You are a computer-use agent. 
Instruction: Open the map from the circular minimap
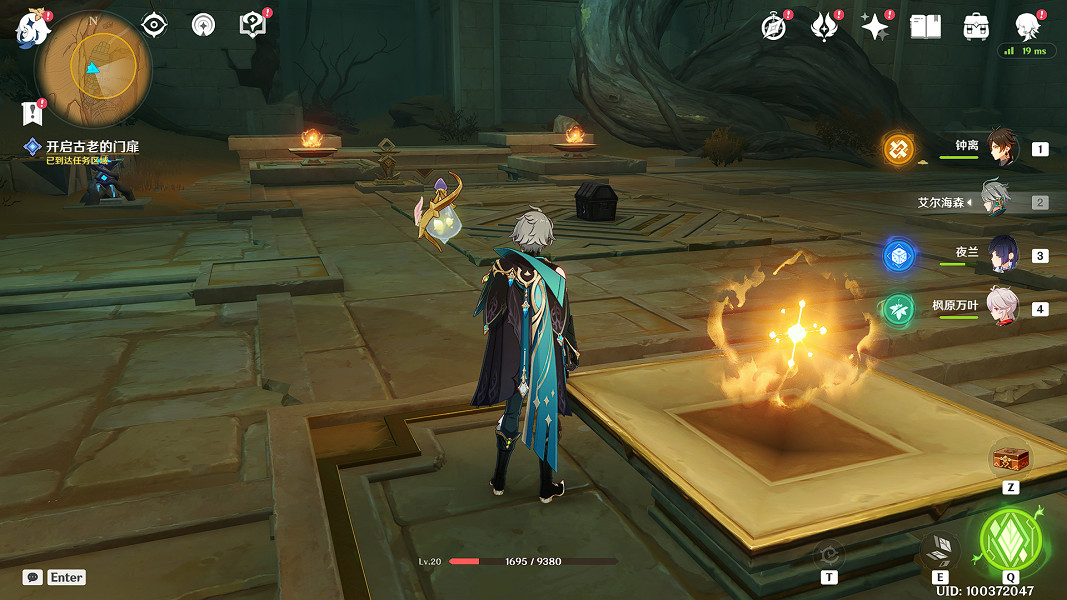93,68
